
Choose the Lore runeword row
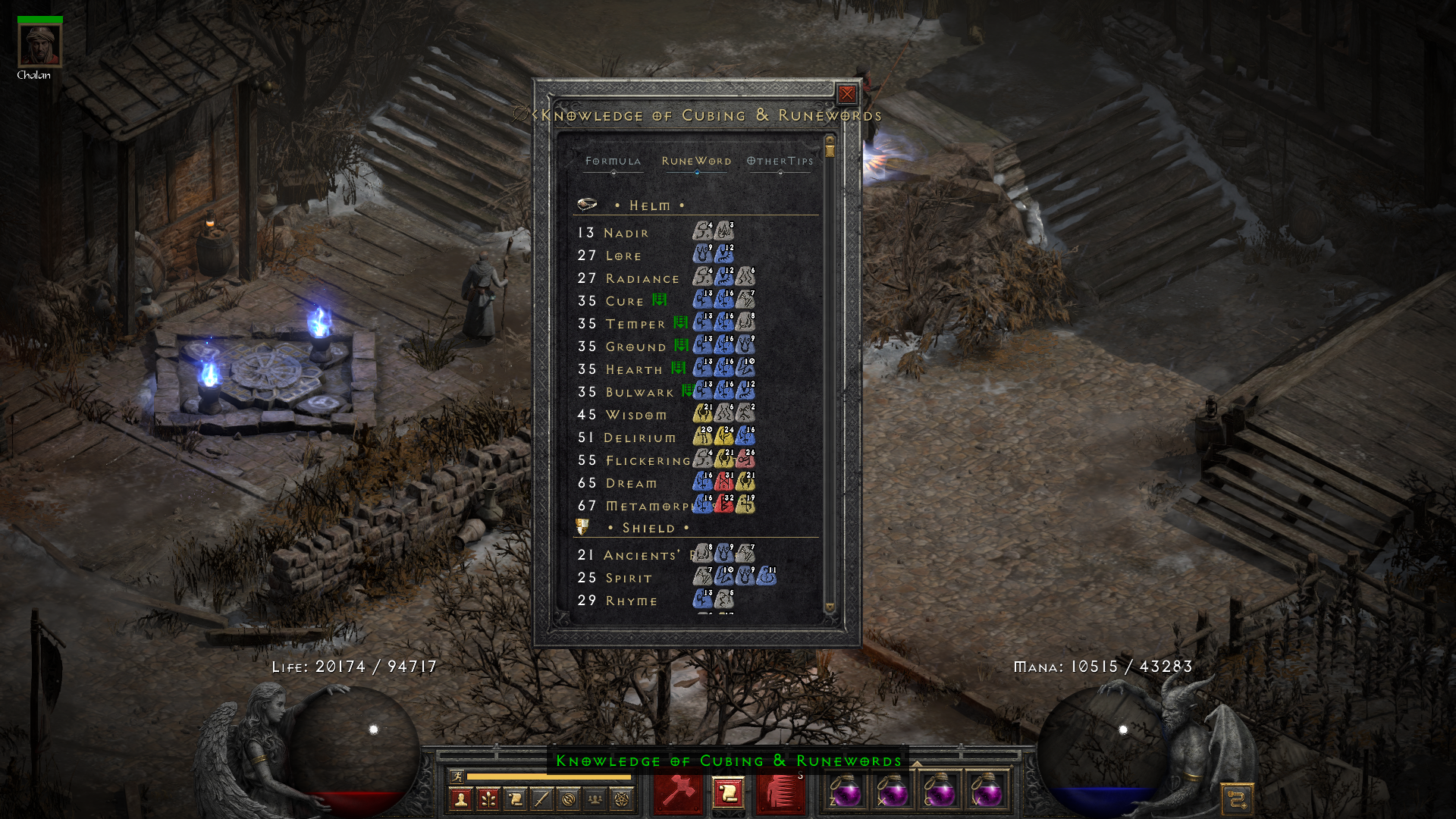coord(623,256)
